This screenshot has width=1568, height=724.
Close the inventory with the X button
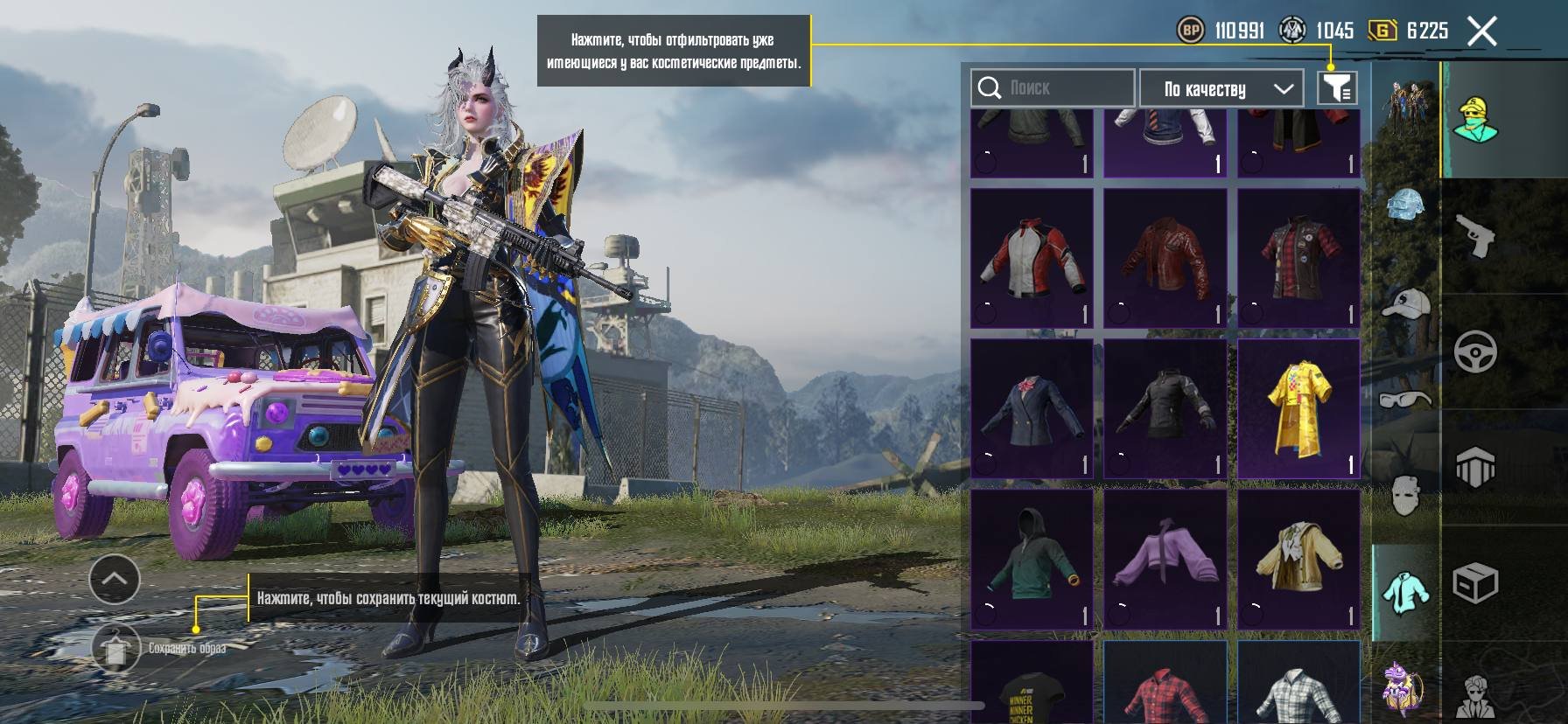(1481, 32)
